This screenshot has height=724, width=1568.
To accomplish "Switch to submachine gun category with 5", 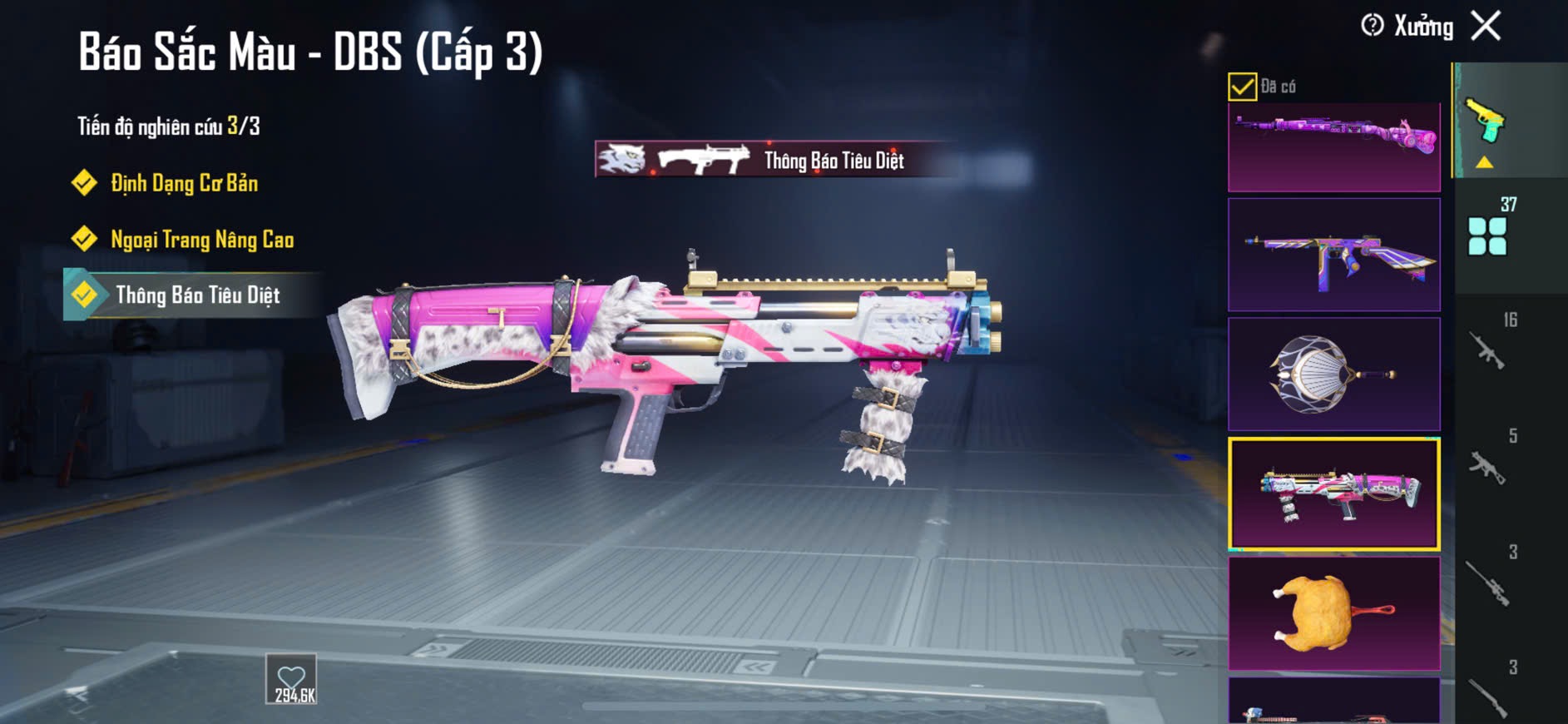I will coord(1489,464).
